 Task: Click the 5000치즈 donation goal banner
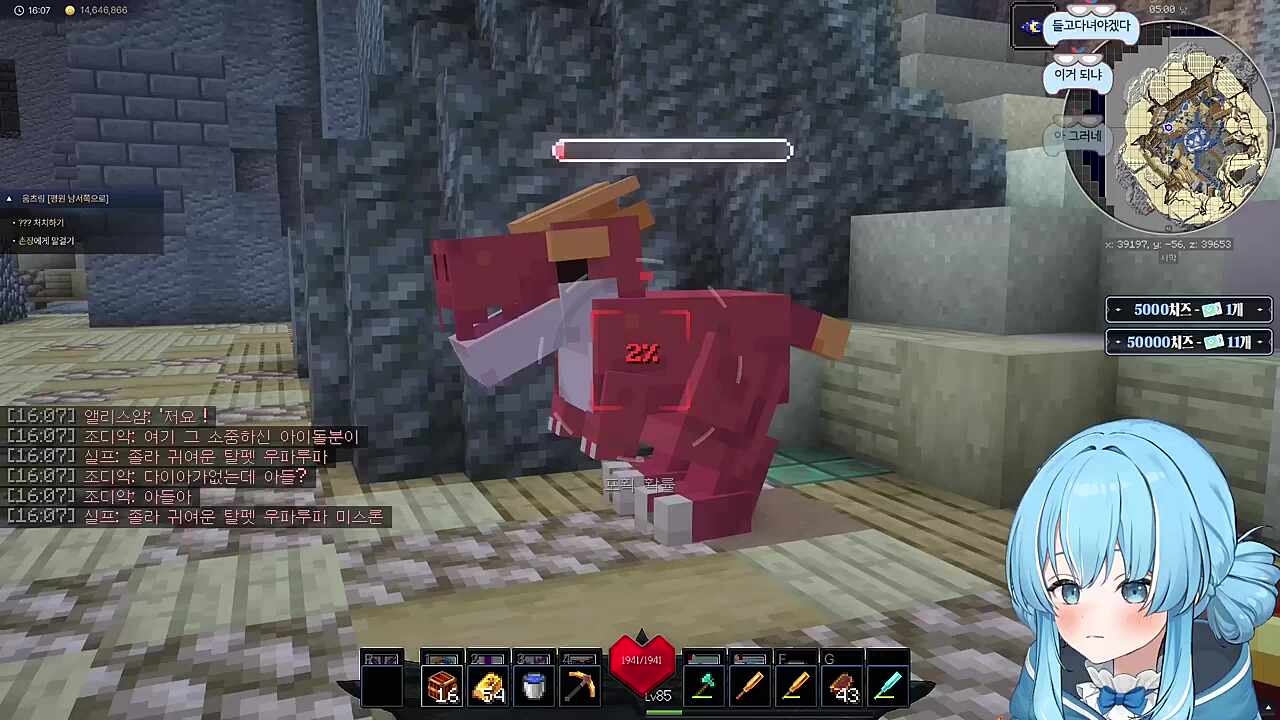[x=1189, y=310]
